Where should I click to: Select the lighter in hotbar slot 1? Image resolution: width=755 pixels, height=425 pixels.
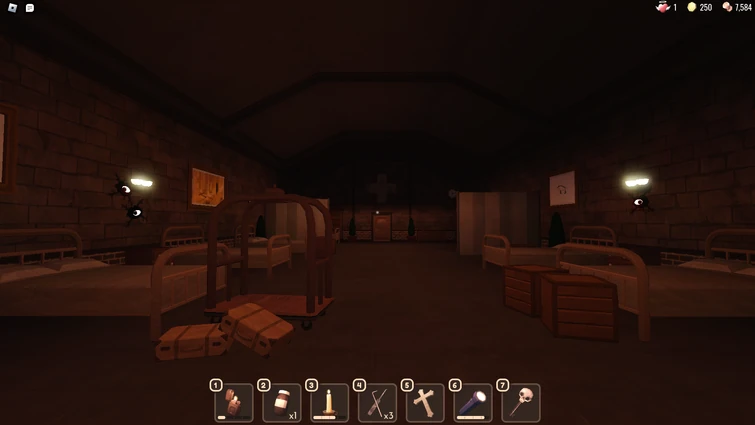234,403
